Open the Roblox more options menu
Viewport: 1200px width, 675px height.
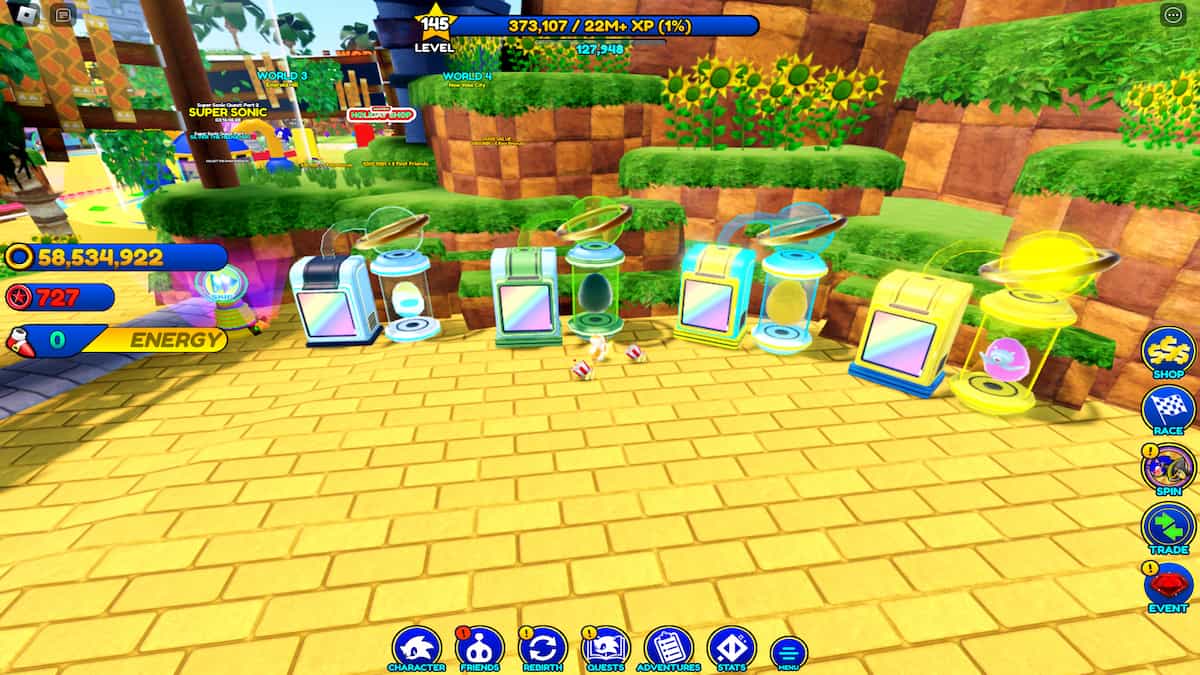(x=1172, y=15)
